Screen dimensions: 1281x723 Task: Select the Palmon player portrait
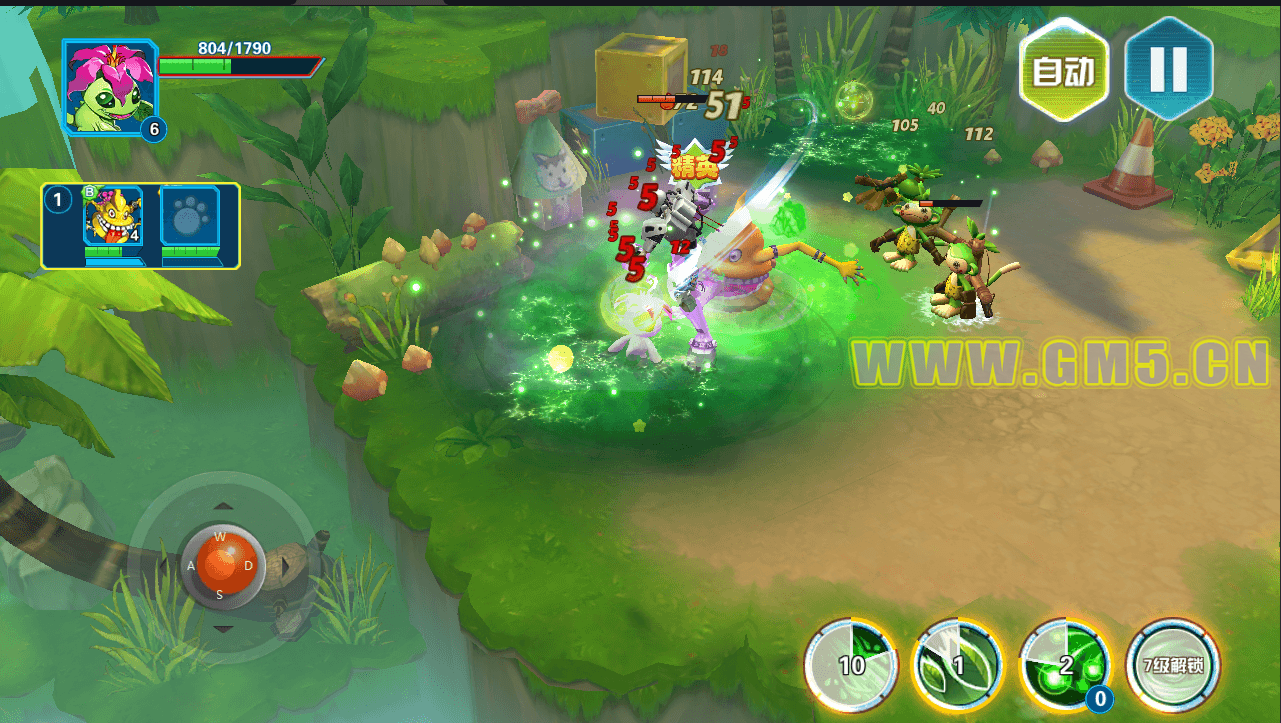[110, 88]
